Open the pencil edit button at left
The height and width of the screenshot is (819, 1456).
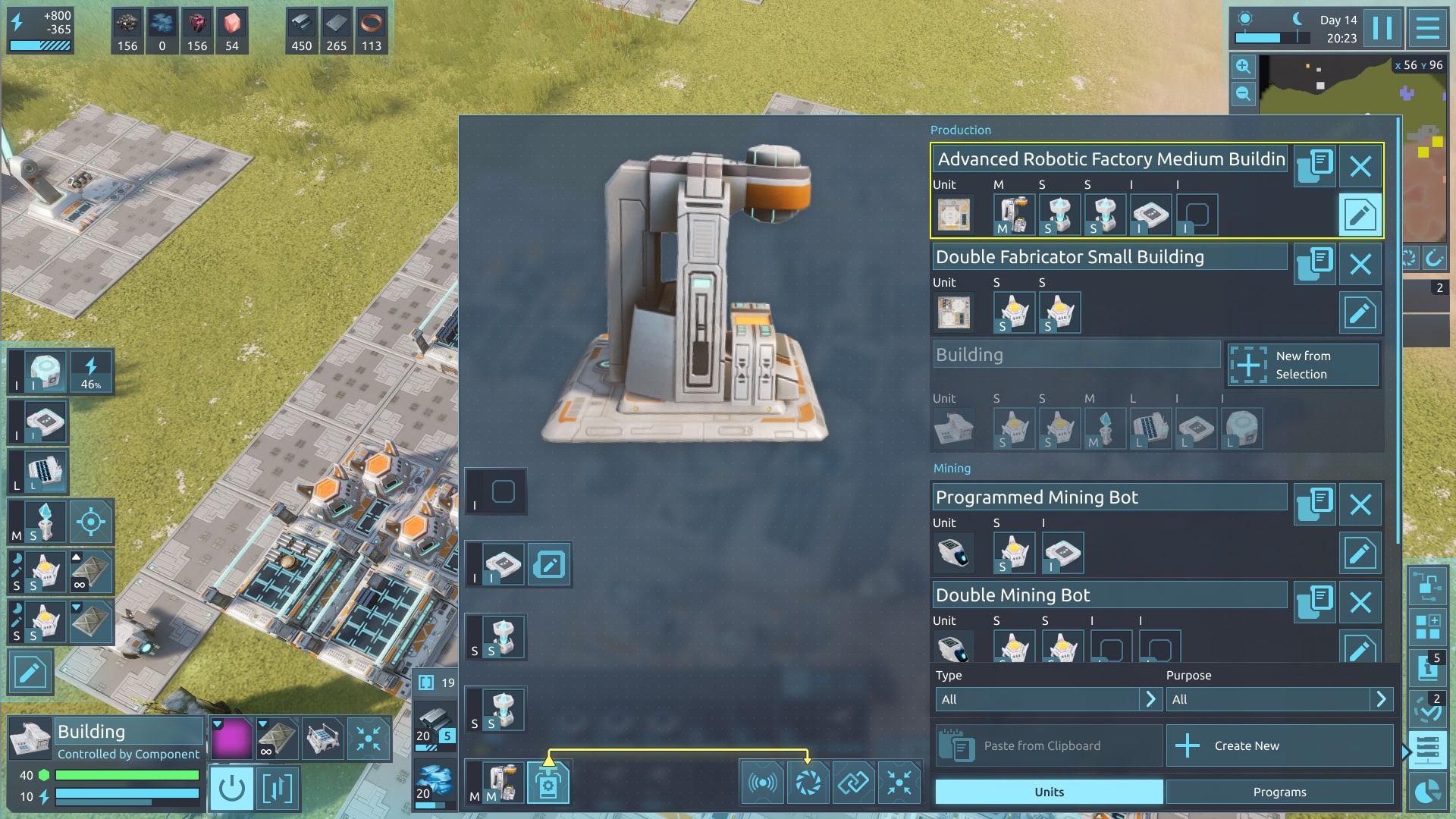click(x=30, y=672)
